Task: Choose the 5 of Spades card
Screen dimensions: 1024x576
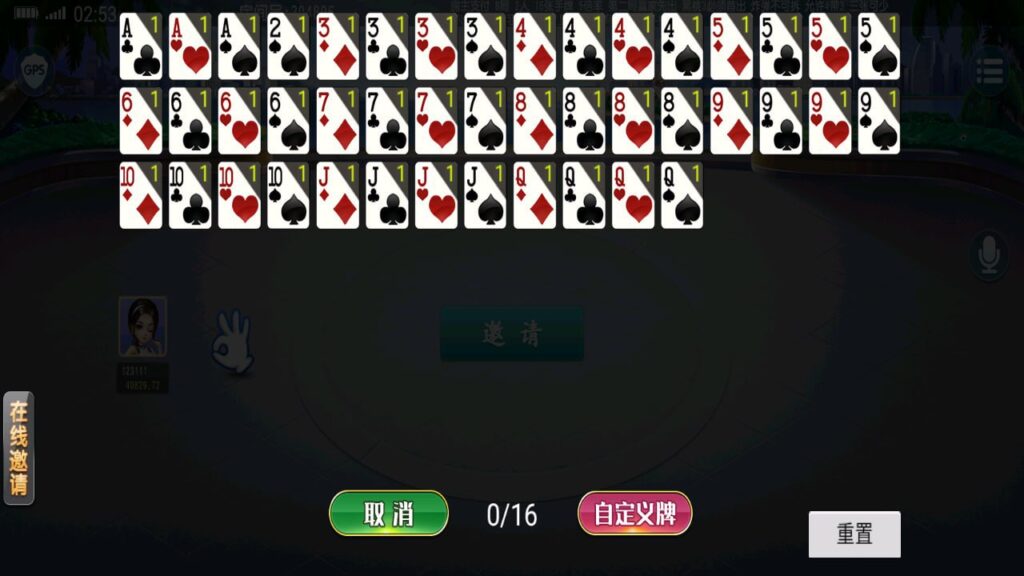Action: [879, 47]
